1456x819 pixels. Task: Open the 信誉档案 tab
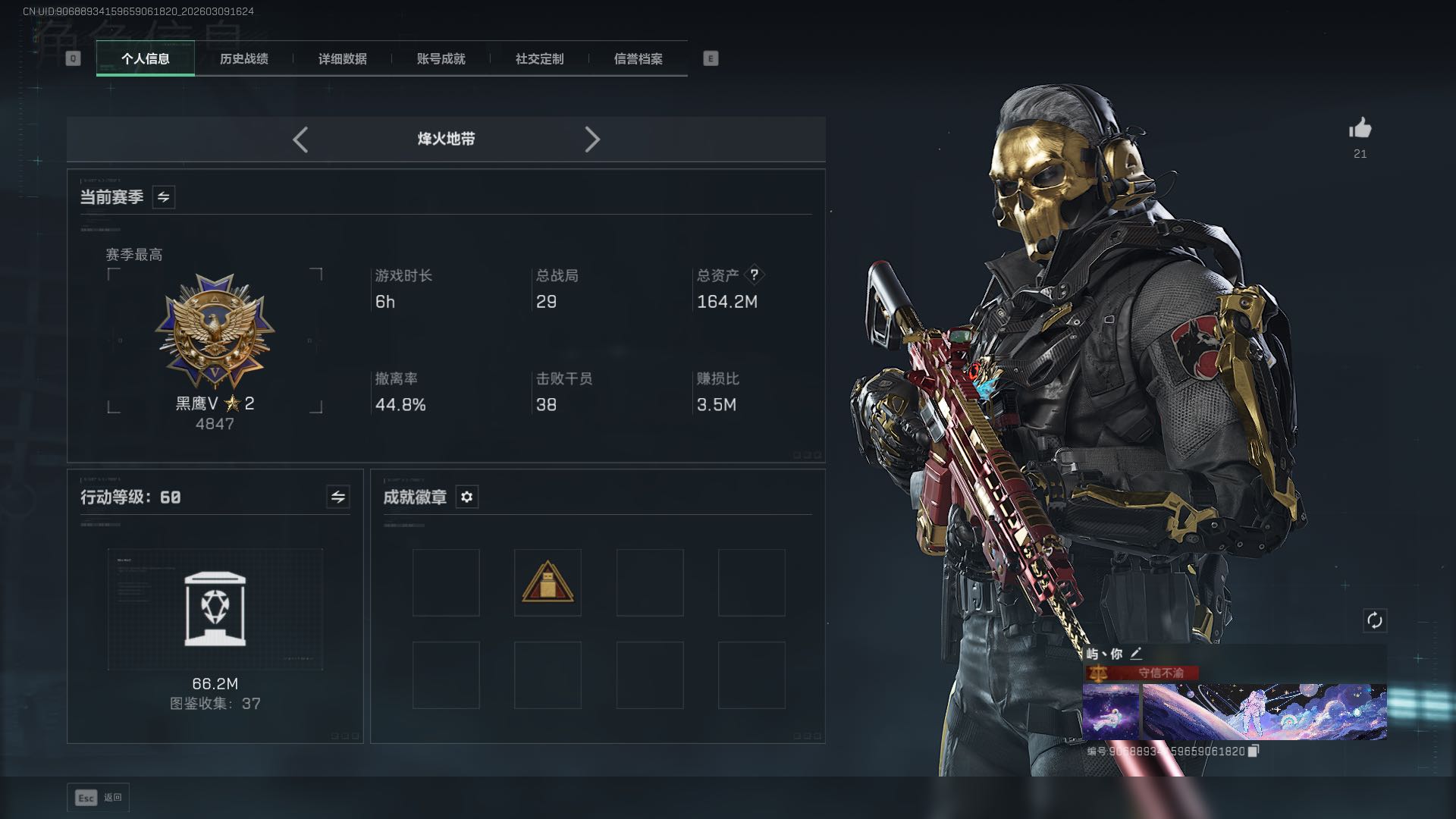coord(638,58)
